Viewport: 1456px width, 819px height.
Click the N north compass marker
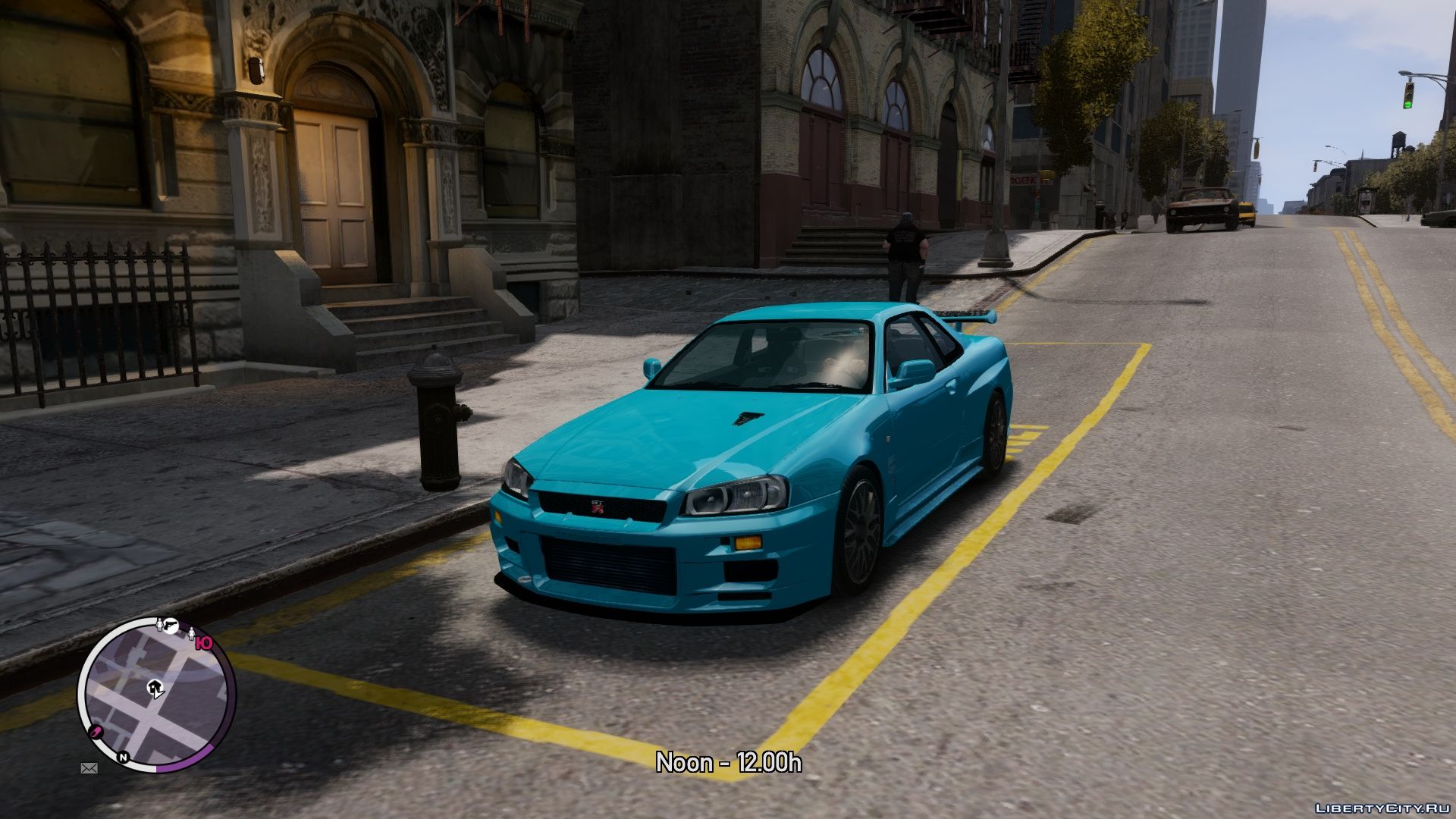pos(123,757)
